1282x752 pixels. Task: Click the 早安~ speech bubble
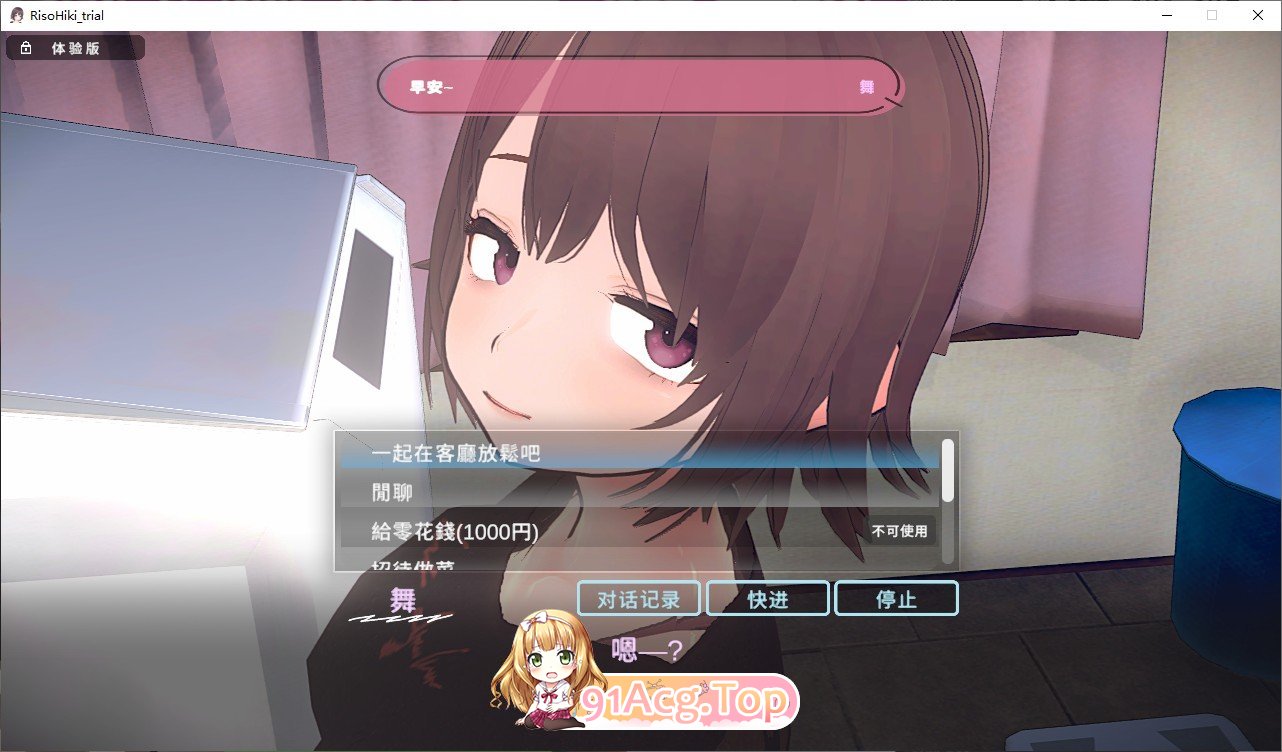click(638, 86)
